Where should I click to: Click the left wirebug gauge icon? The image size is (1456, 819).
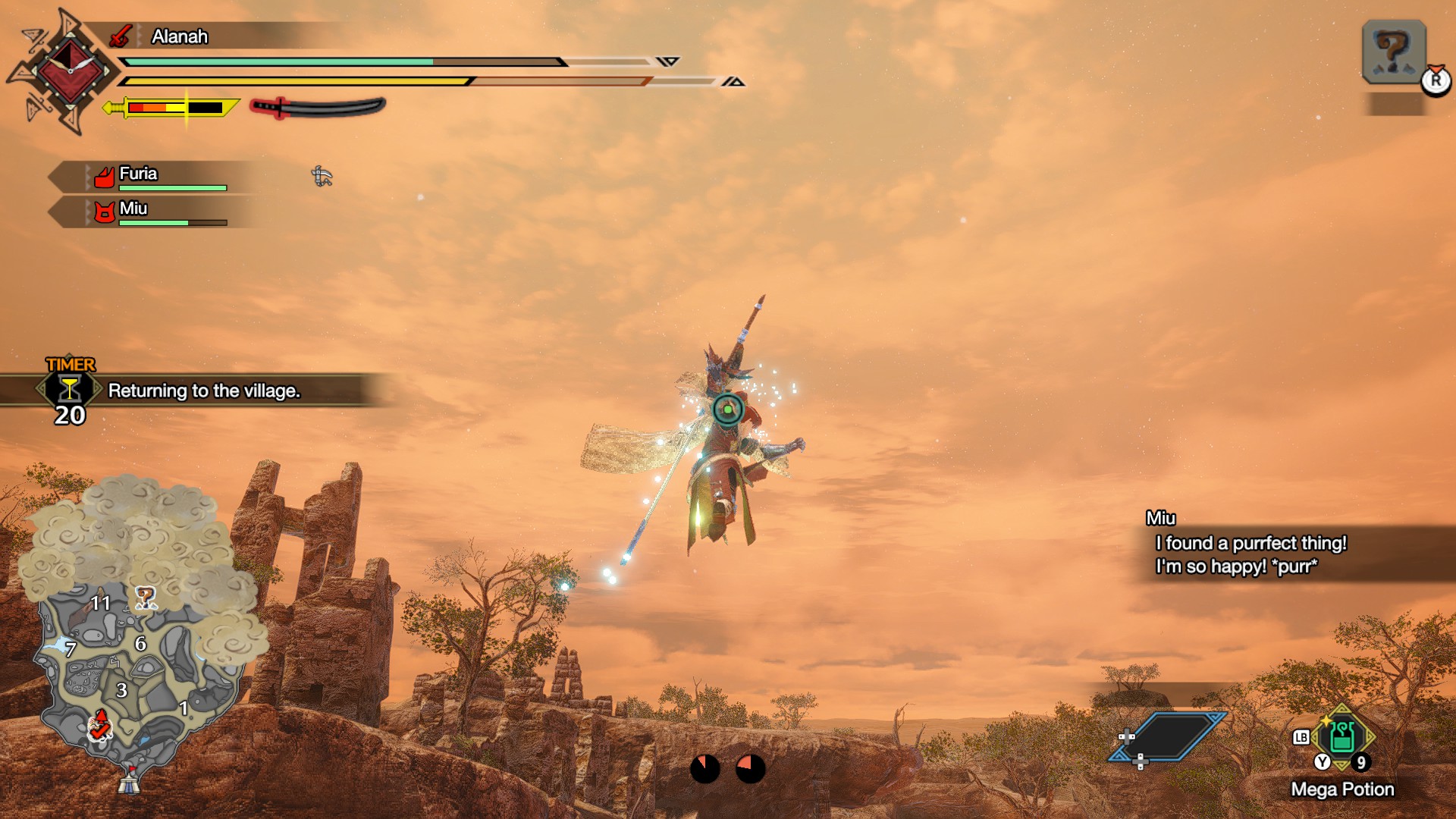pyautogui.click(x=704, y=768)
